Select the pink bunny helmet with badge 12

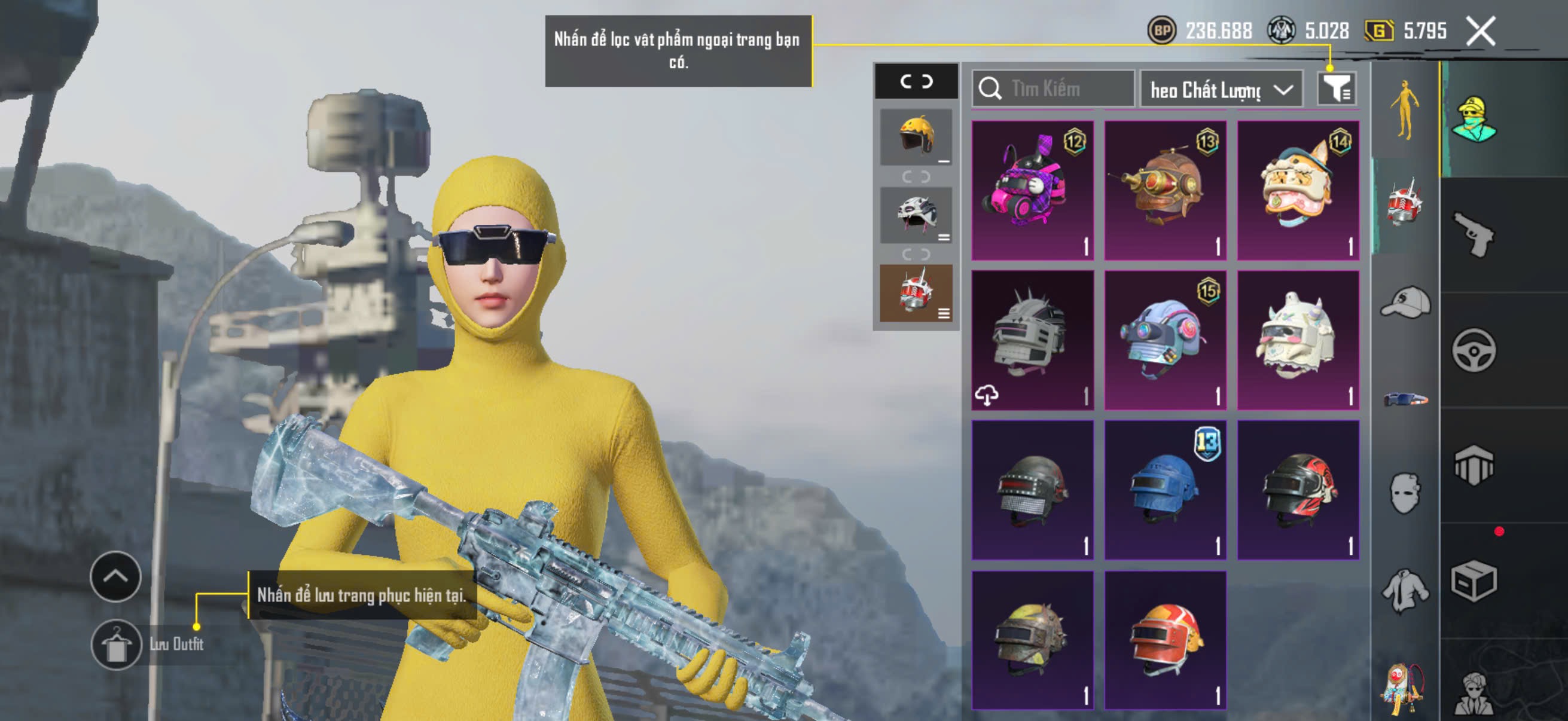(x=1032, y=191)
